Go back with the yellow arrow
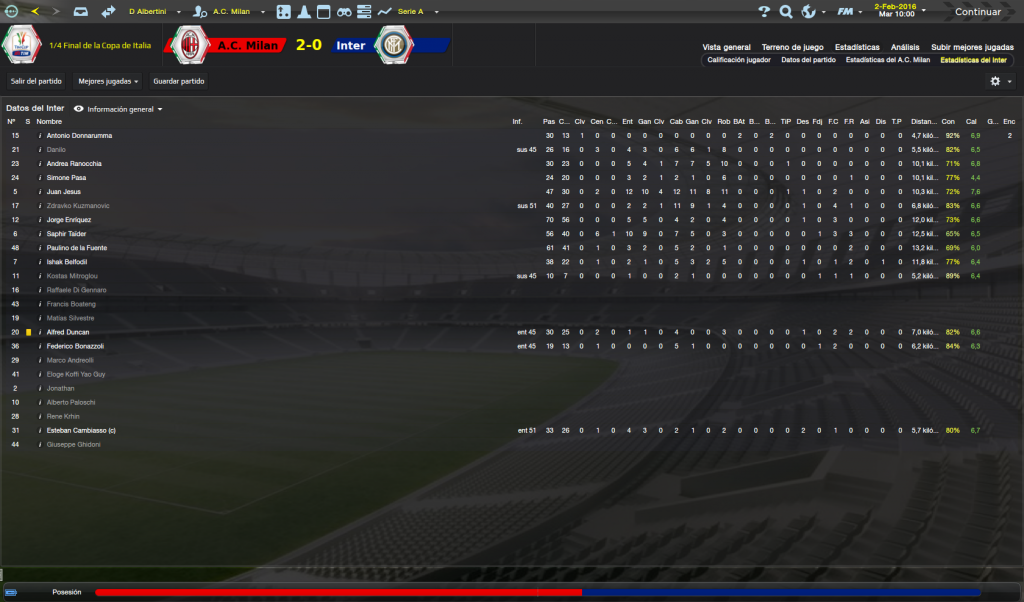Image resolution: width=1024 pixels, height=602 pixels. [36, 12]
